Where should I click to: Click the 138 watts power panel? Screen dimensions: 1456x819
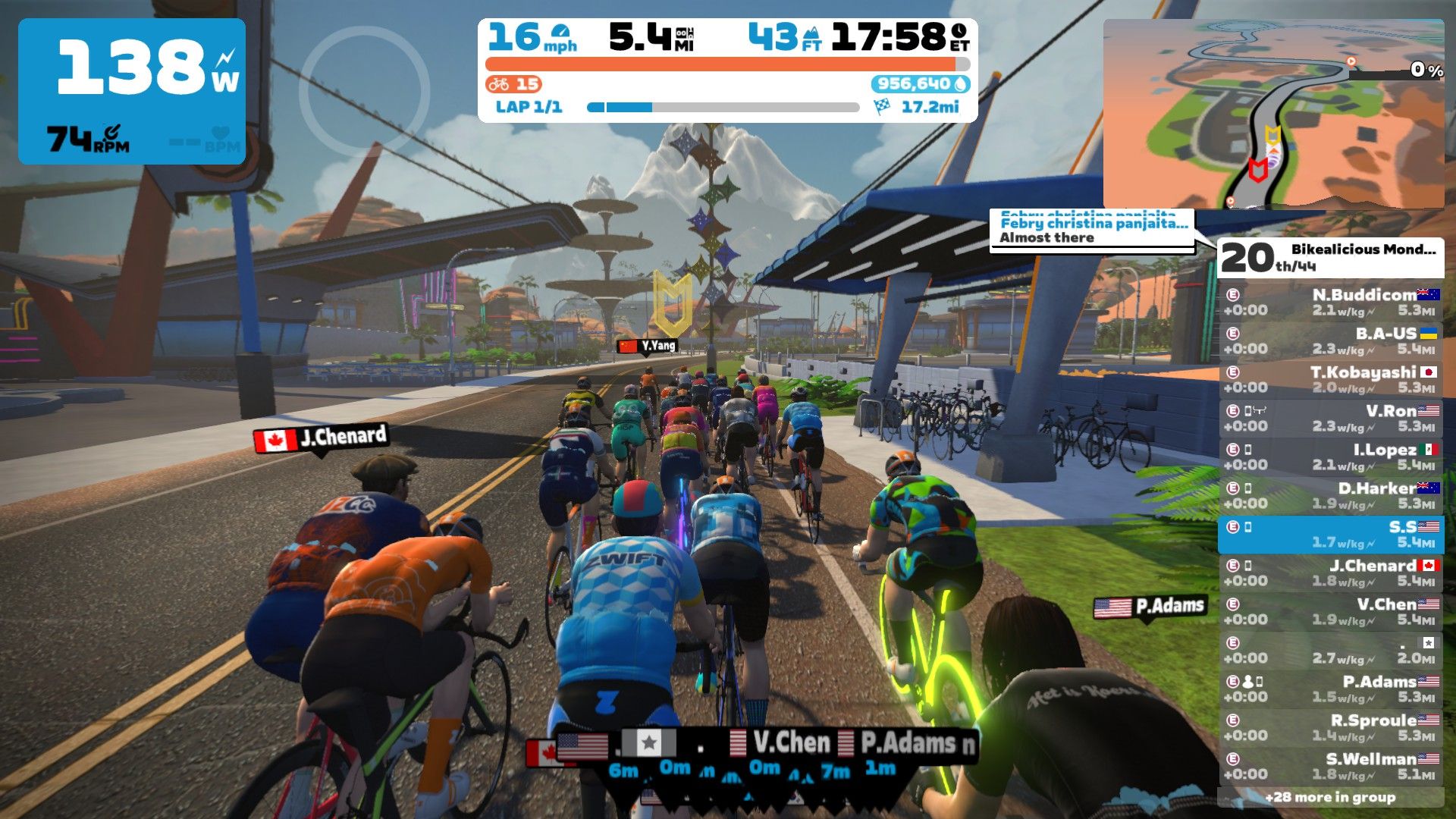(132, 91)
